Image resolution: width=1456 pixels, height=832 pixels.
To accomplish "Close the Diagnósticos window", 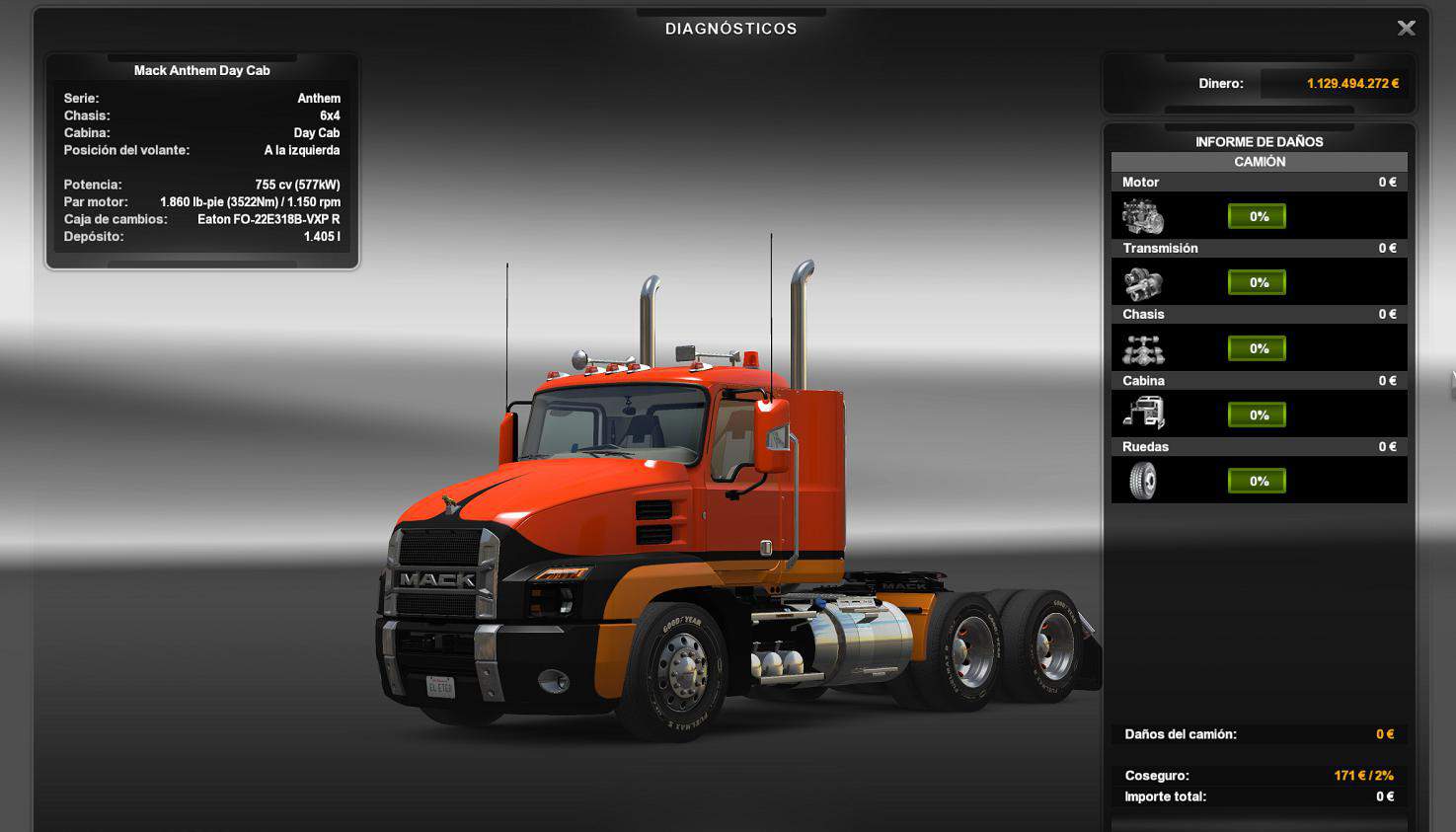I will (x=1407, y=29).
